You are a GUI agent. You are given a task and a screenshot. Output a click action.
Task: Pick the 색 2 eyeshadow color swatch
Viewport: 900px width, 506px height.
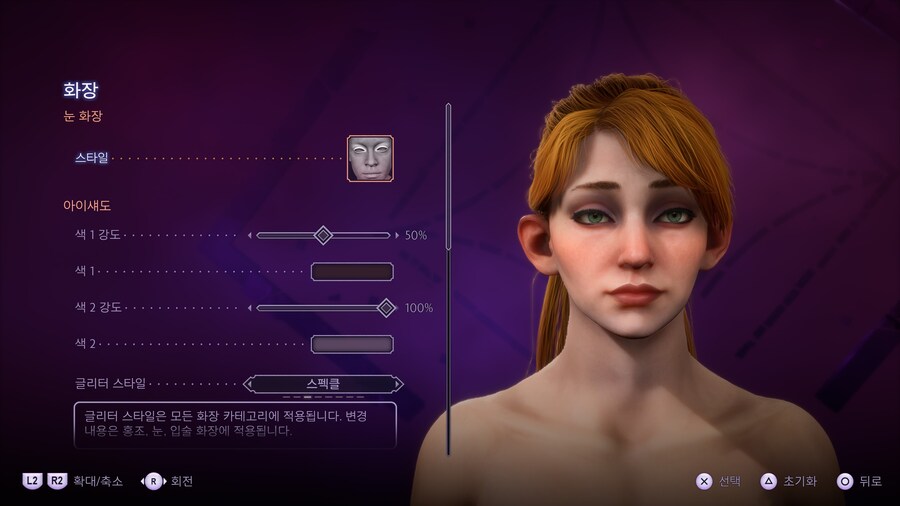click(x=352, y=344)
